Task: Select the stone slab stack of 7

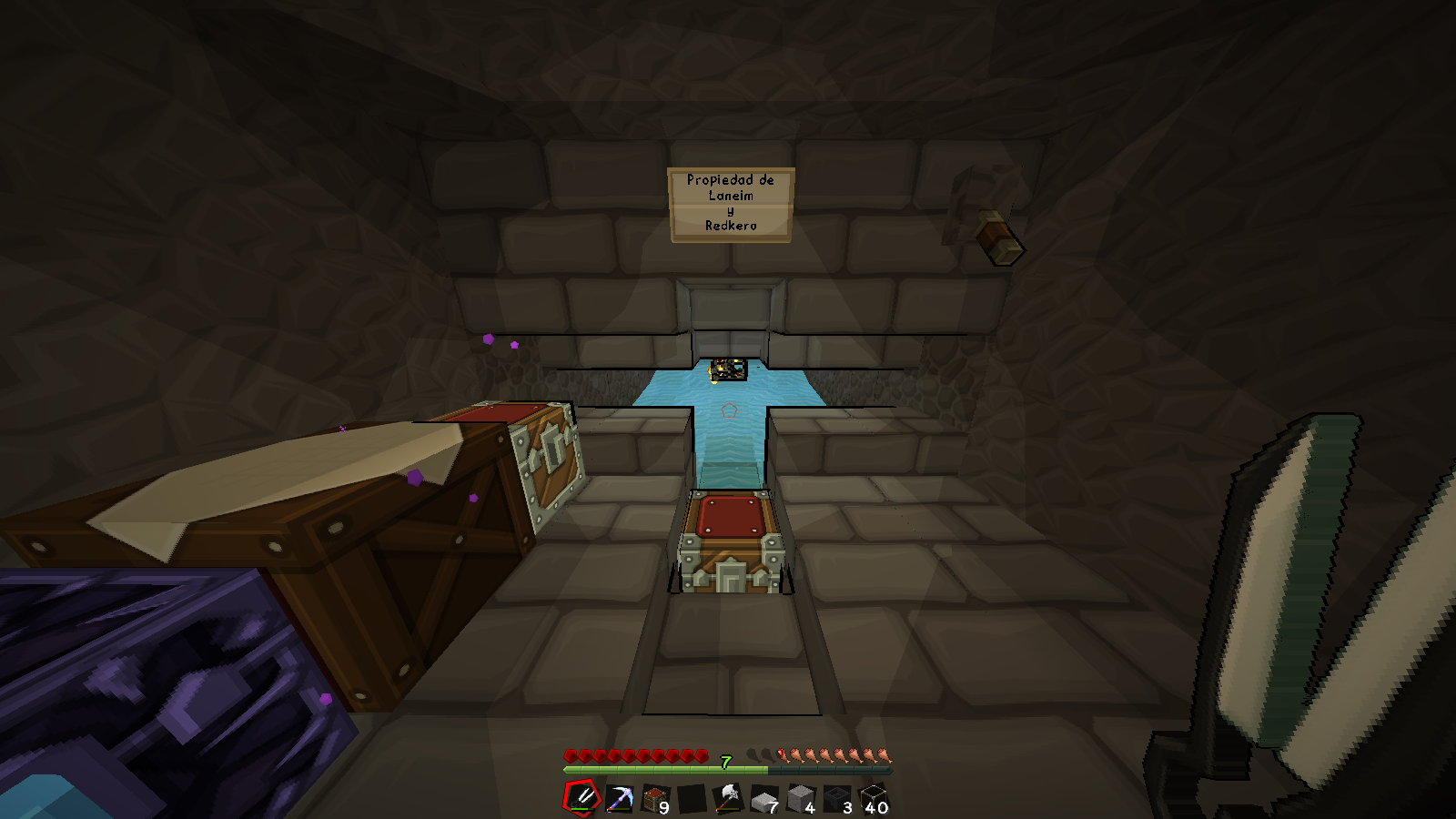Action: (764, 799)
